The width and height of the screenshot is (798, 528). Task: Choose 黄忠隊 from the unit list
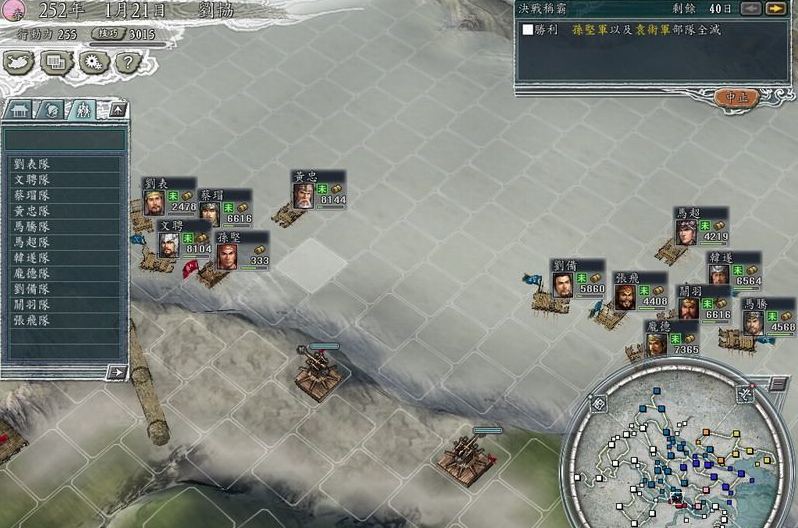pos(33,211)
